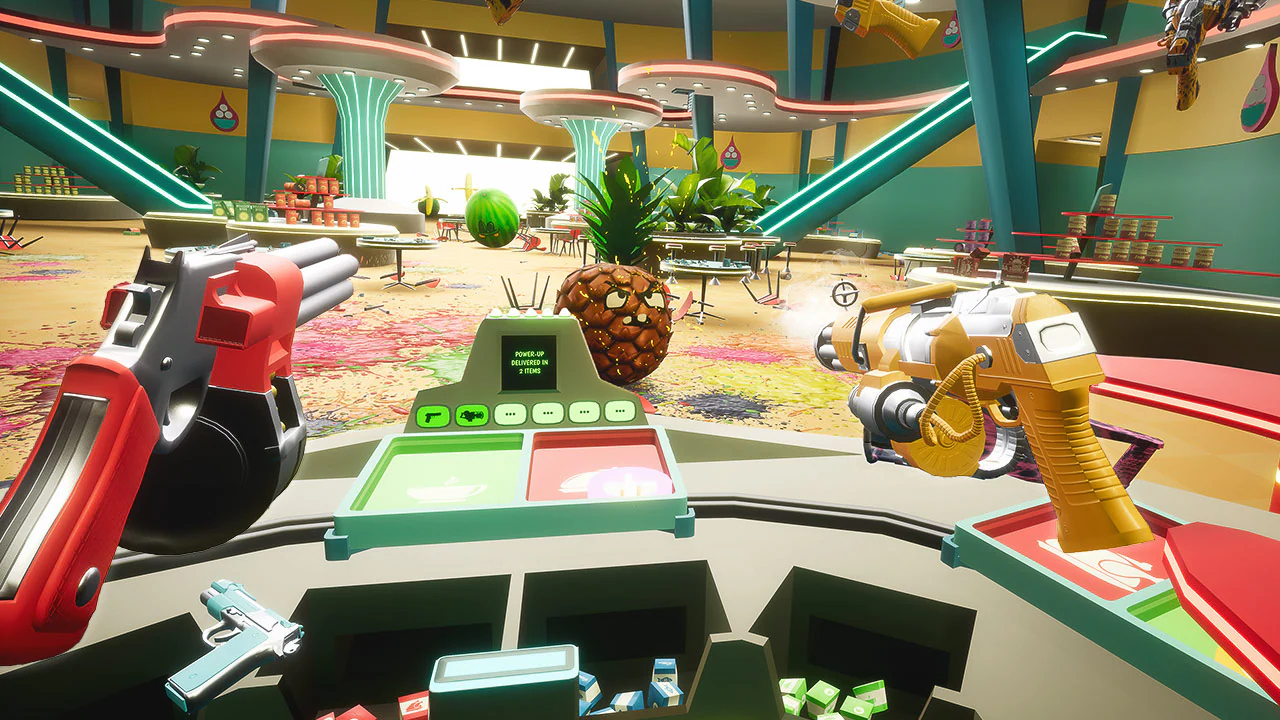Click the banana icon in the green tray
Screen dimensions: 1280x720
coord(444,489)
